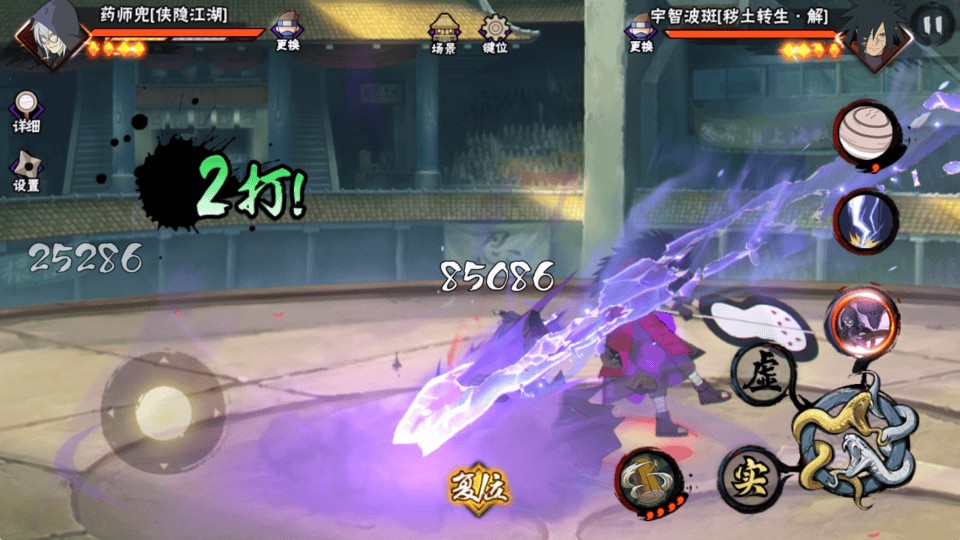Pause the match with the pause button
Image resolution: width=960 pixels, height=540 pixels.
pos(932,26)
